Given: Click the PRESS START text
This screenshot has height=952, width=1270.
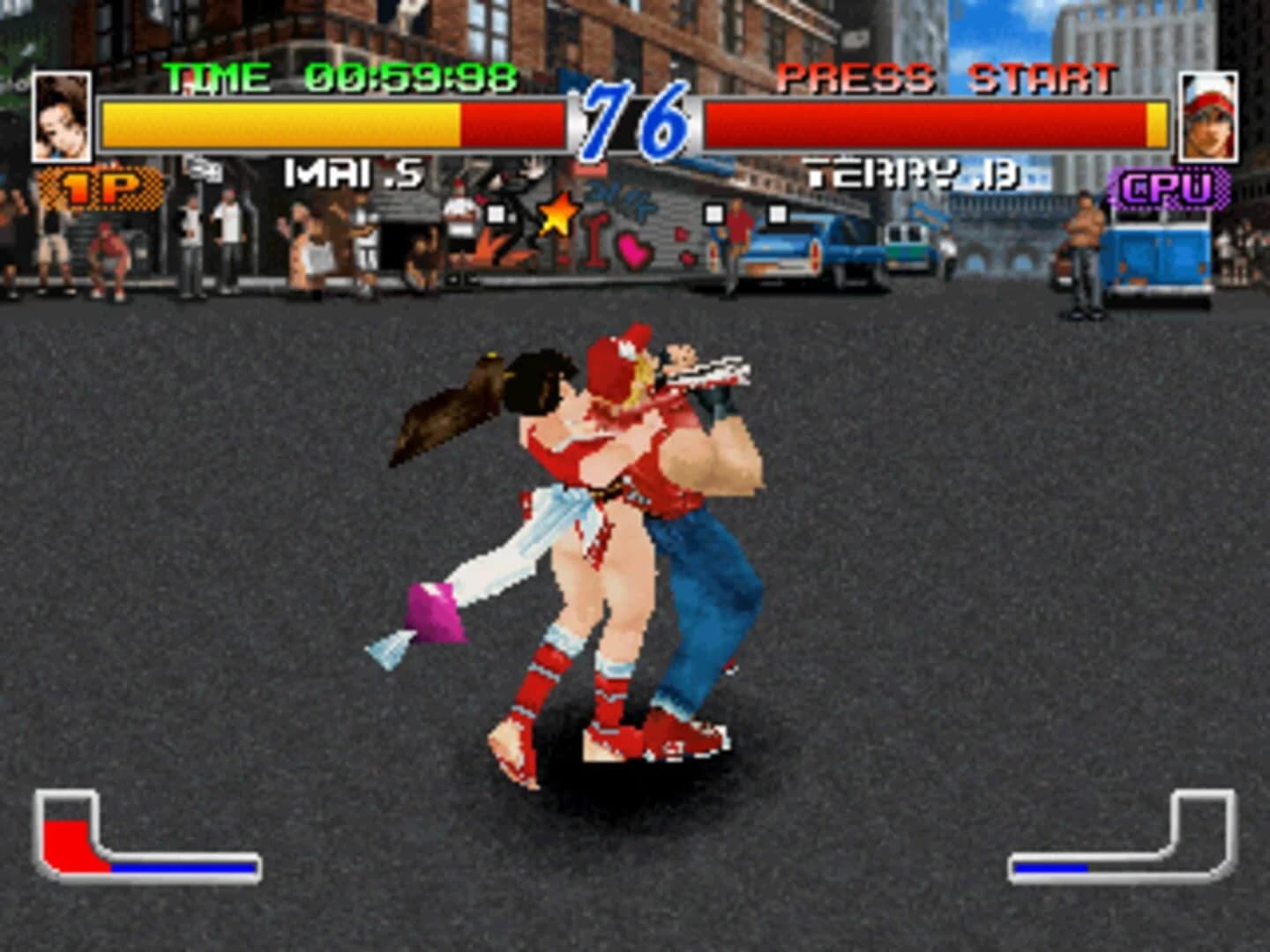Looking at the screenshot, I should (x=946, y=78).
